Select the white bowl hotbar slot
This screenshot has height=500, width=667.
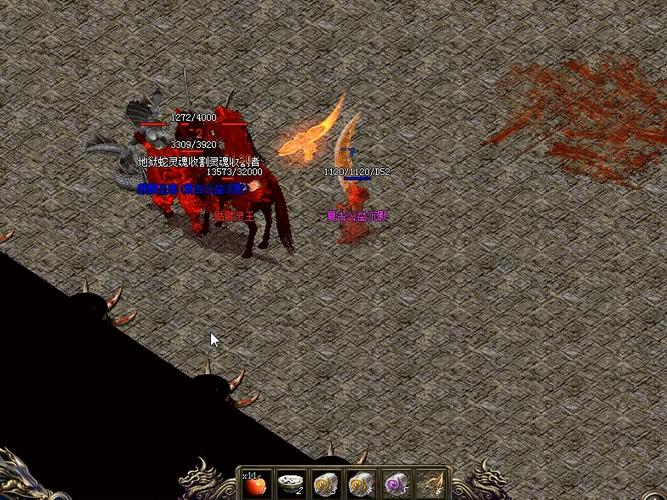(x=291, y=486)
